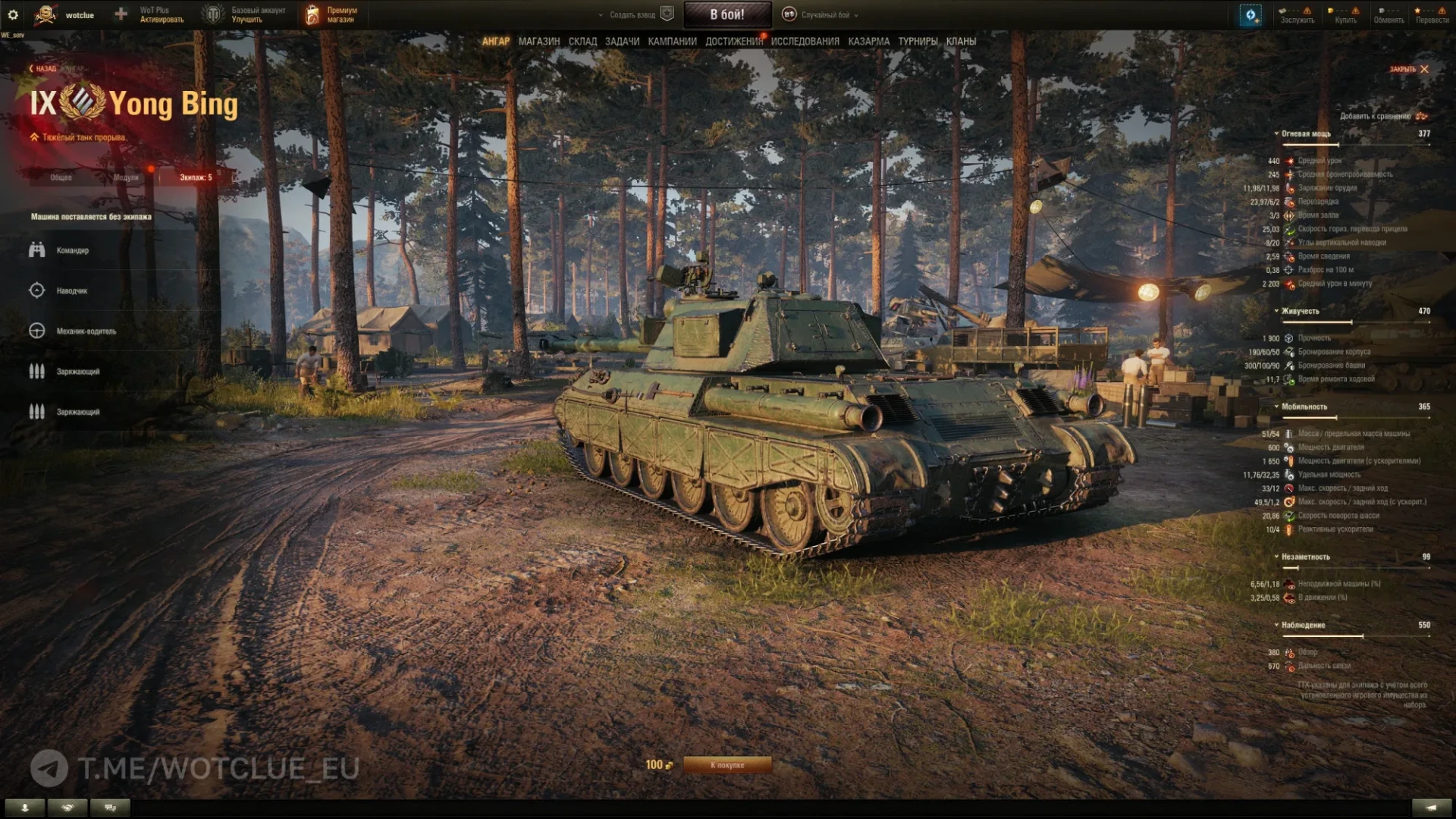Click the К покупке purchase button
The image size is (1456, 819).
point(726,765)
